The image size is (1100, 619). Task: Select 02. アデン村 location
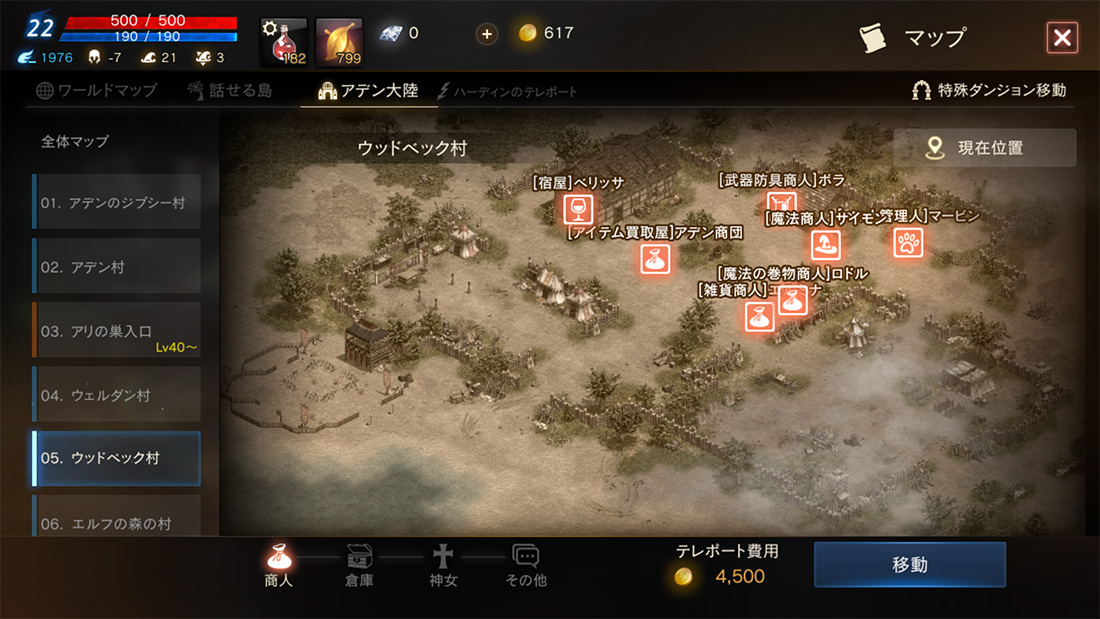tap(116, 267)
